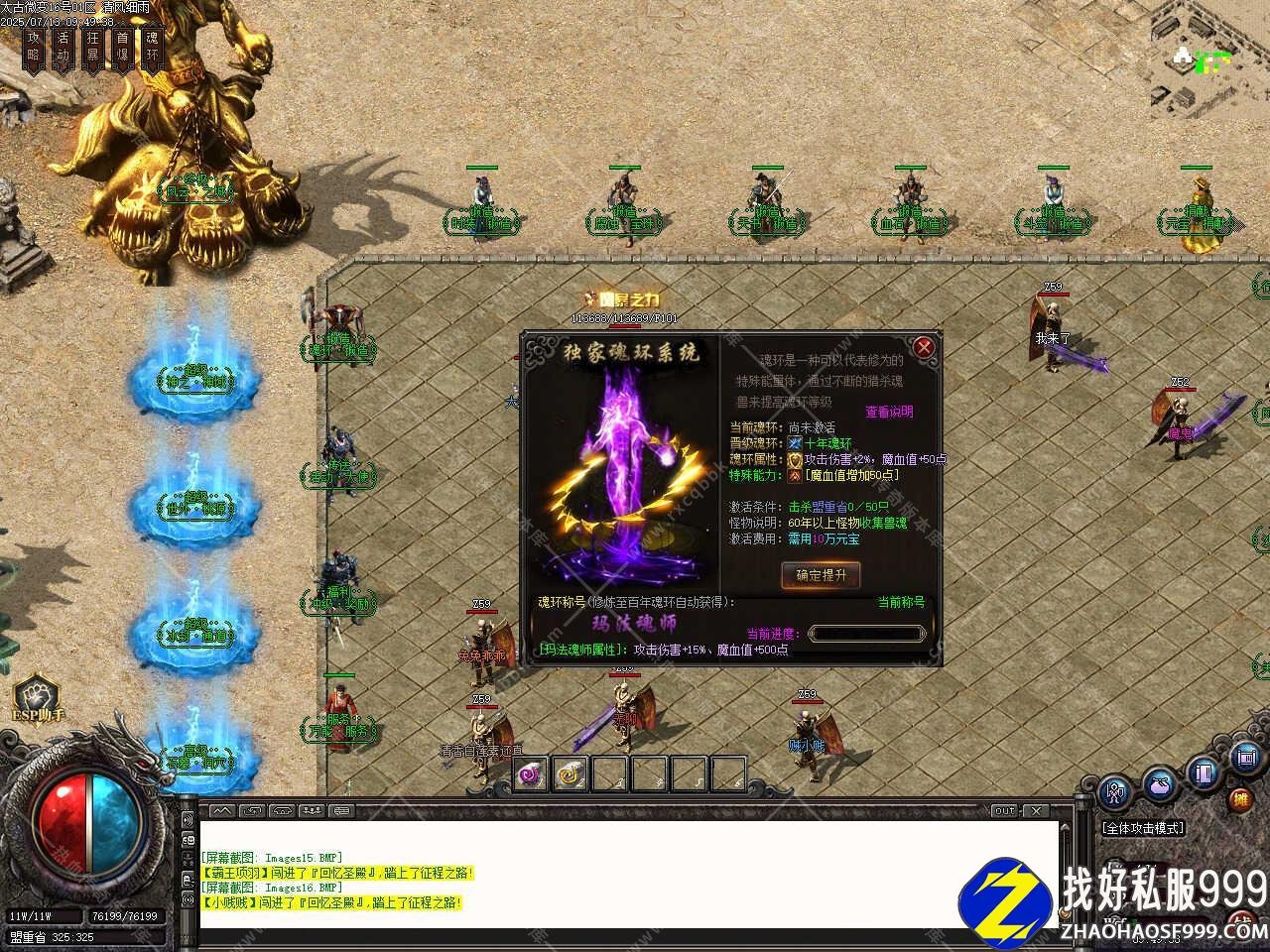The width and height of the screenshot is (1270, 952).
Task: Open the skill book icon
Action: 1205,773
